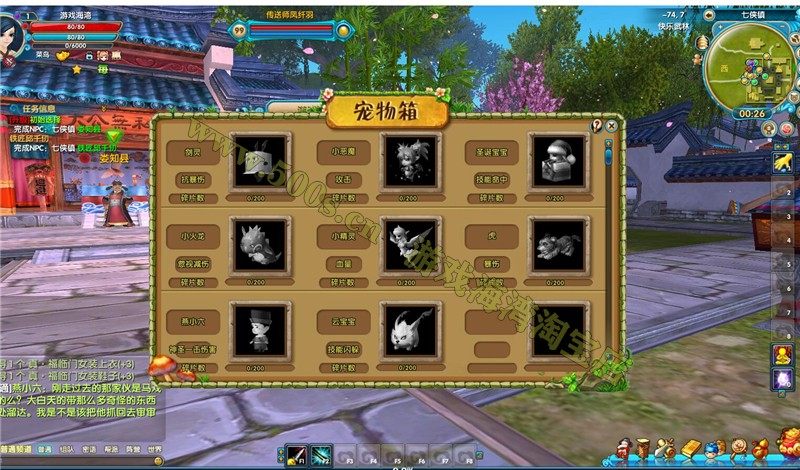Use the golden wing side-bar slot
The height and width of the screenshot is (470, 800).
click(784, 160)
